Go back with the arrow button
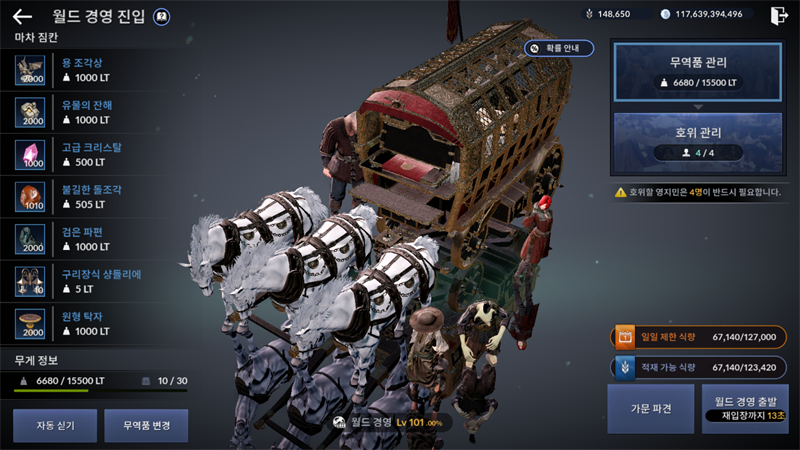Viewport: 800px width, 450px height. pyautogui.click(x=23, y=16)
